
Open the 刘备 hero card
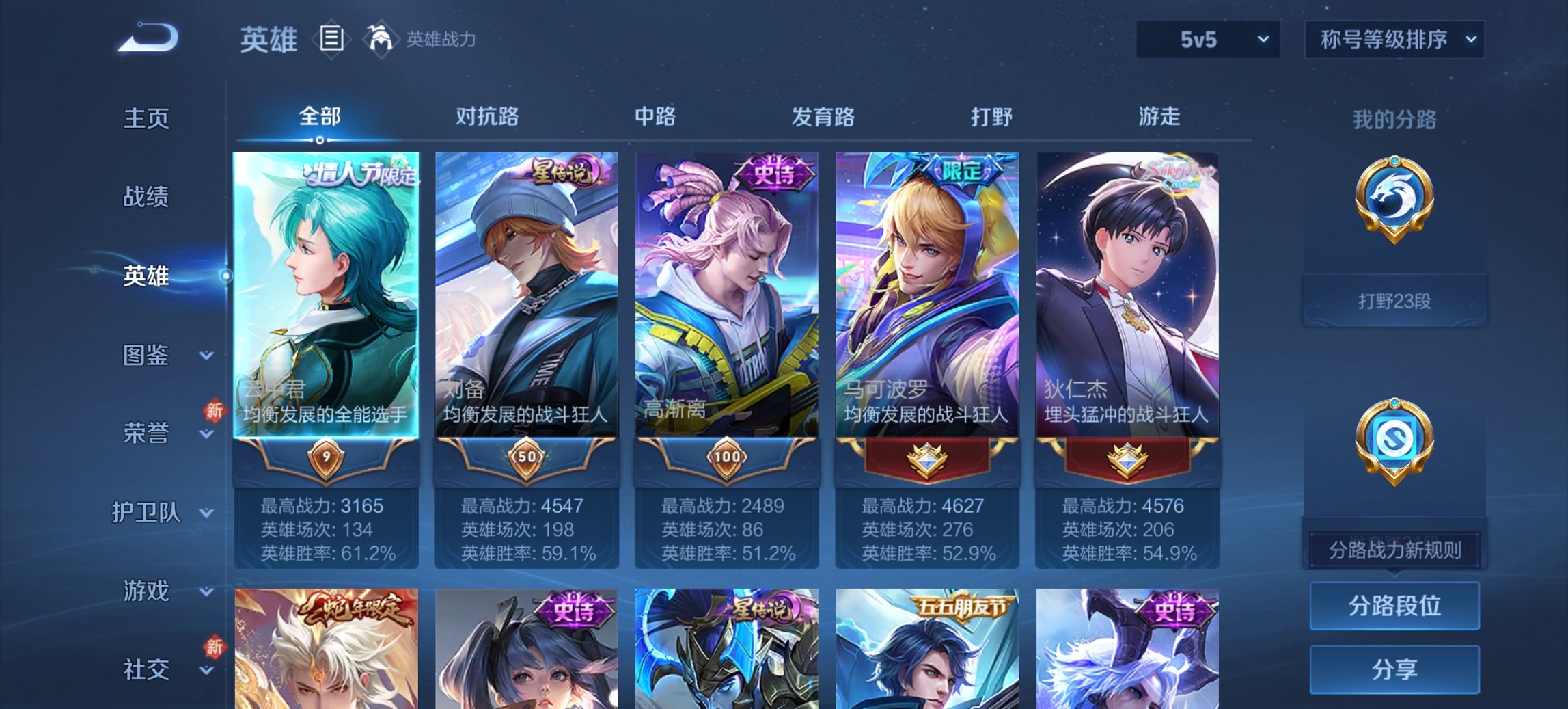coord(528,294)
